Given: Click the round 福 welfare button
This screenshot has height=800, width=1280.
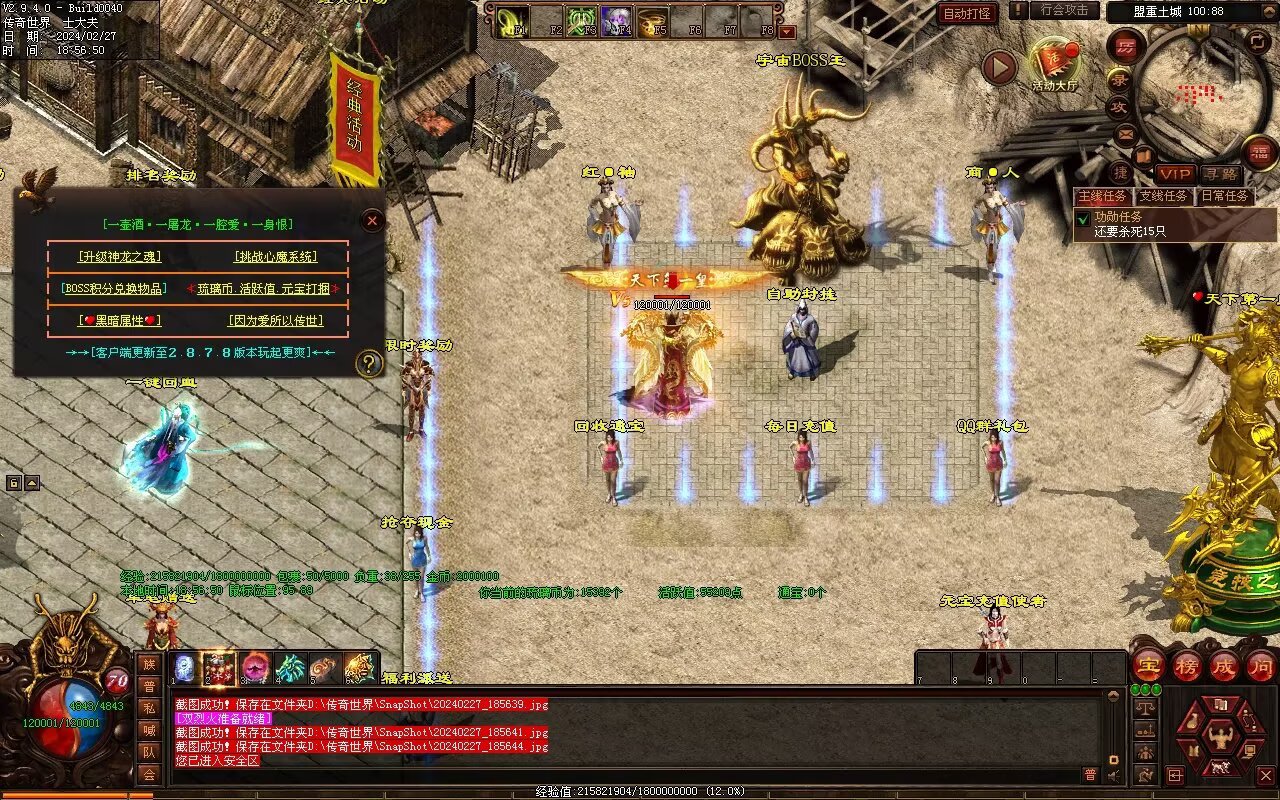Looking at the screenshot, I should [1260, 153].
